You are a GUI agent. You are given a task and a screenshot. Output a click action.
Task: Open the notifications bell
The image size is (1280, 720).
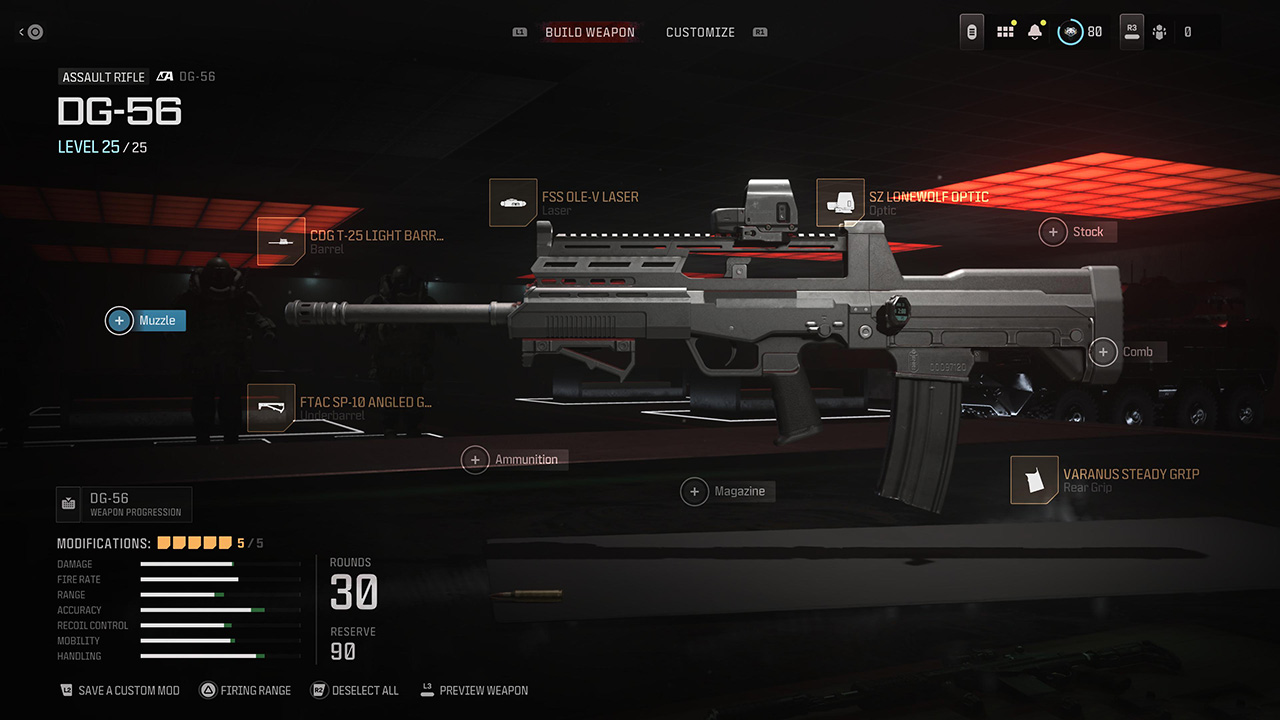click(x=1035, y=32)
